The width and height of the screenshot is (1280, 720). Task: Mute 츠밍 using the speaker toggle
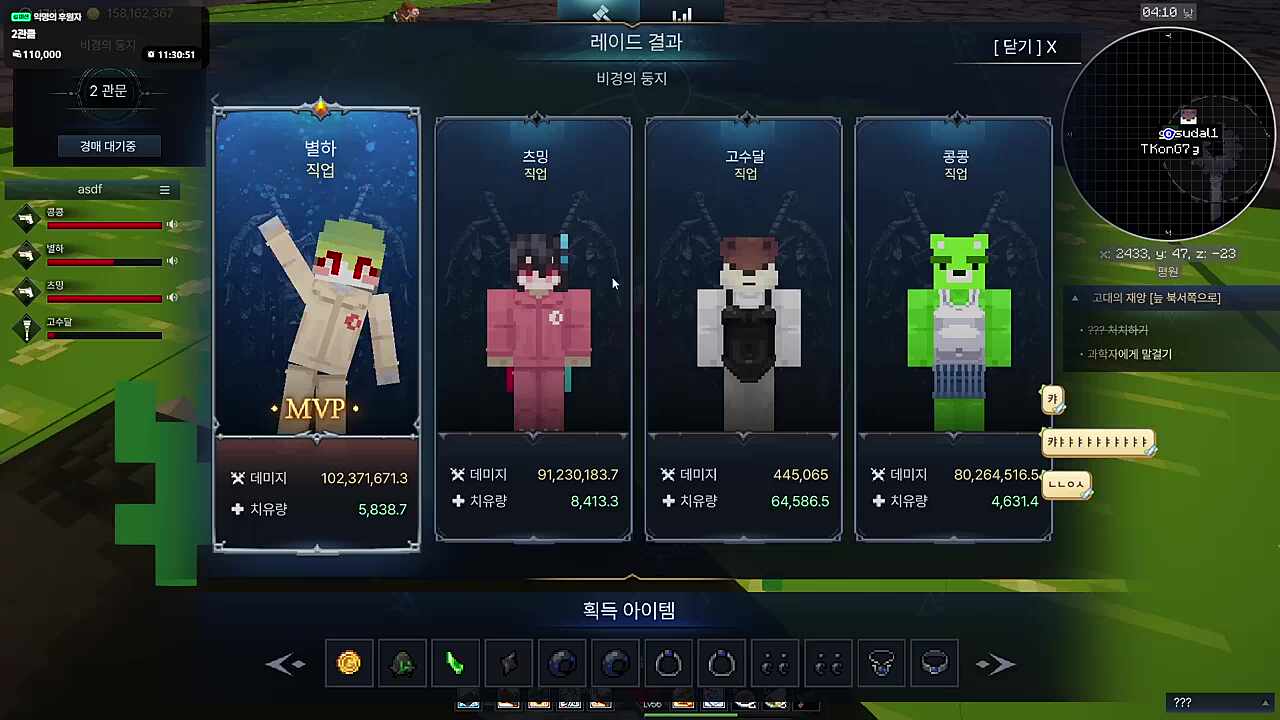(x=170, y=297)
